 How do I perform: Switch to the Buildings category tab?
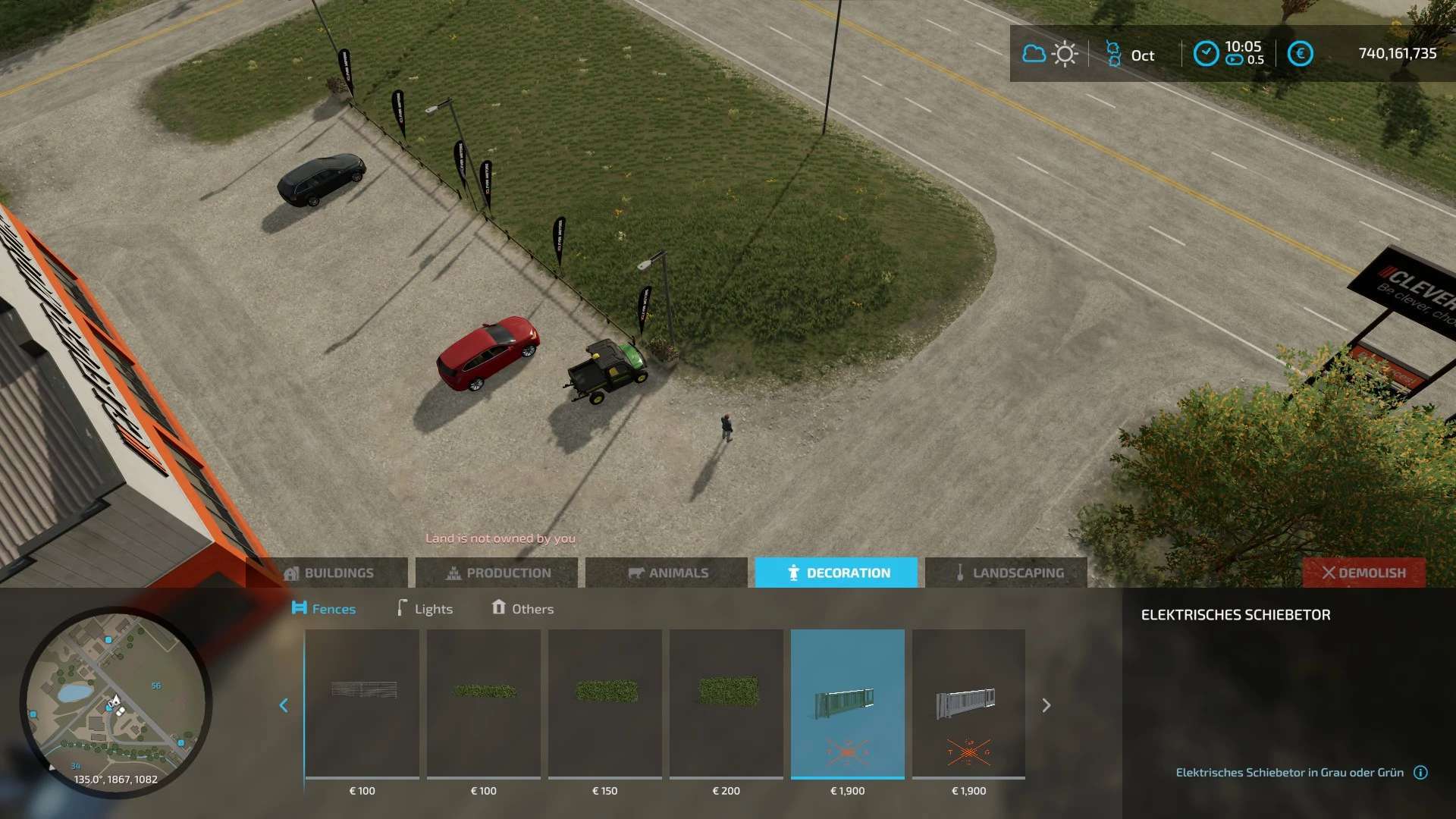[x=328, y=573]
